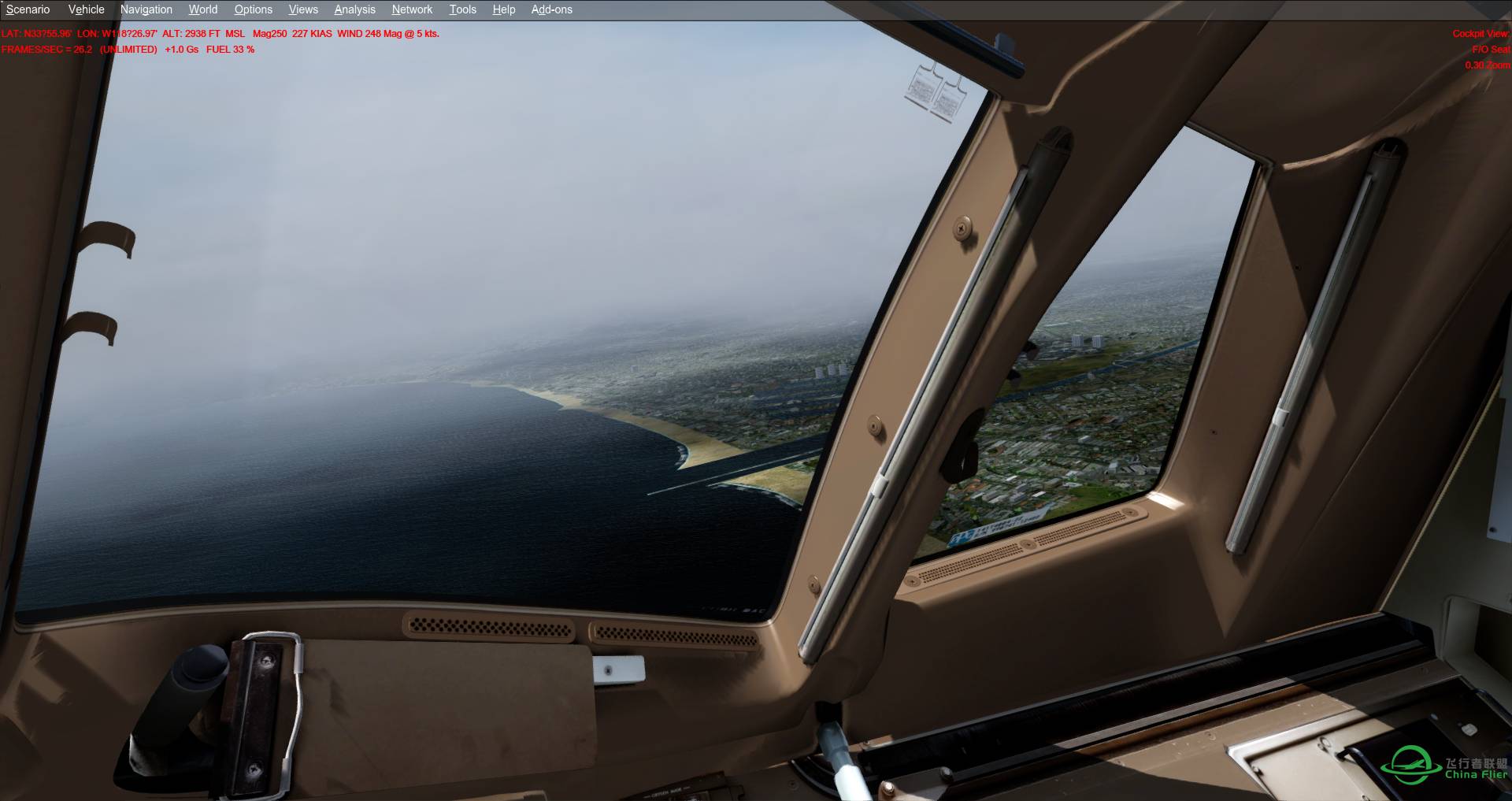Open the Options menu
1512x801 pixels.
pos(252,9)
